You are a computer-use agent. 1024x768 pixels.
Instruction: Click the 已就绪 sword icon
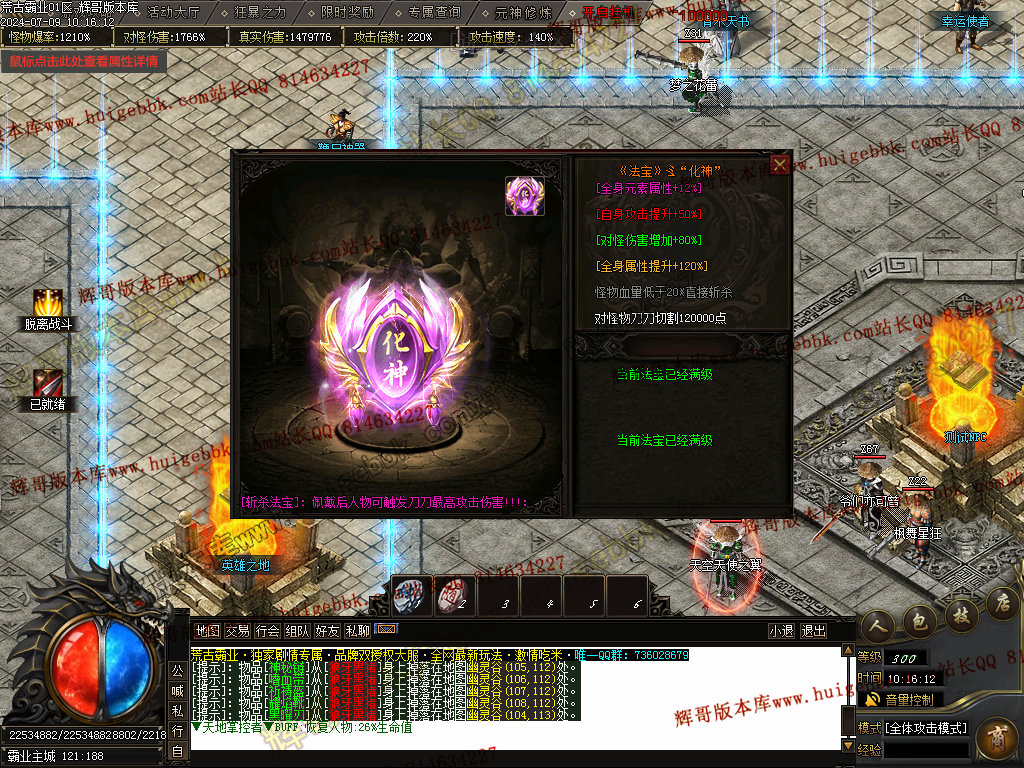[x=48, y=383]
